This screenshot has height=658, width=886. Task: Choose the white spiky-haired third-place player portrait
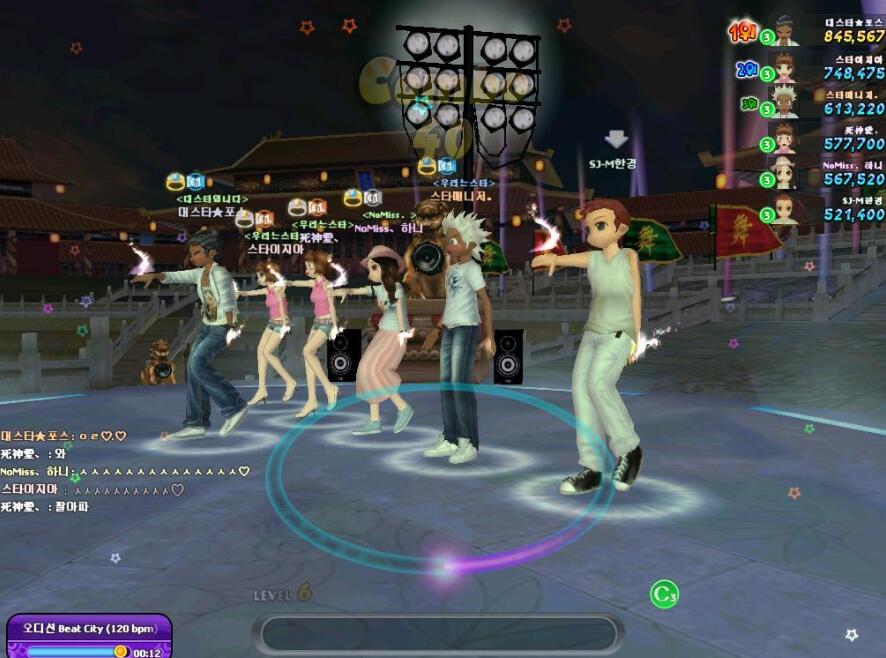click(785, 103)
